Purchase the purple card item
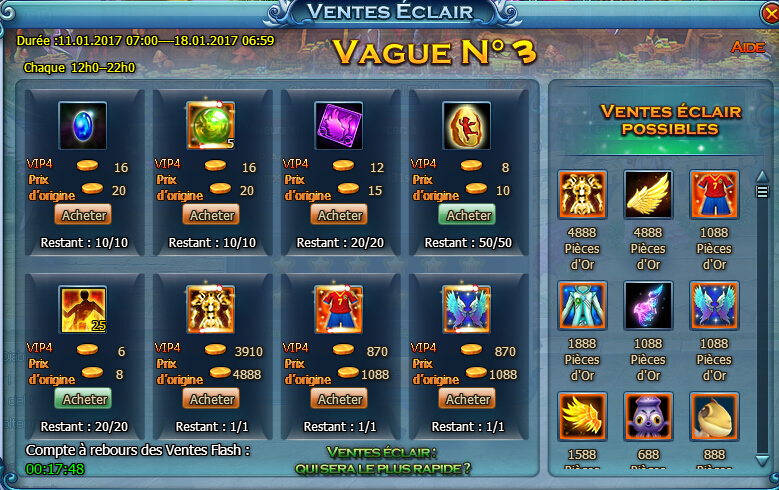 (340, 215)
